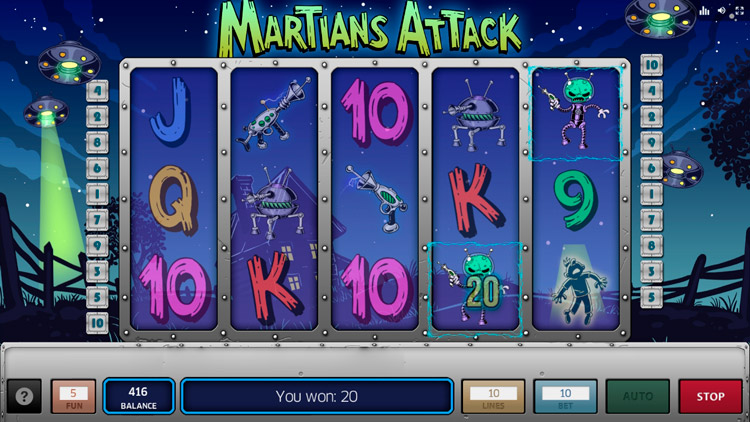Change the number of LINES
Screen dimensions: 750x422
(493, 396)
